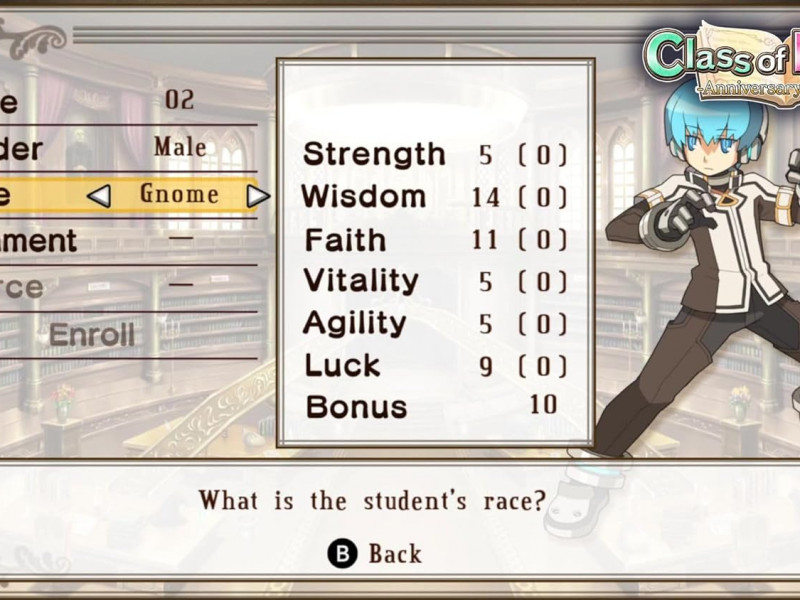Viewport: 800px width, 600px height.
Task: Select the Gender row showing Male
Action: click(x=130, y=148)
